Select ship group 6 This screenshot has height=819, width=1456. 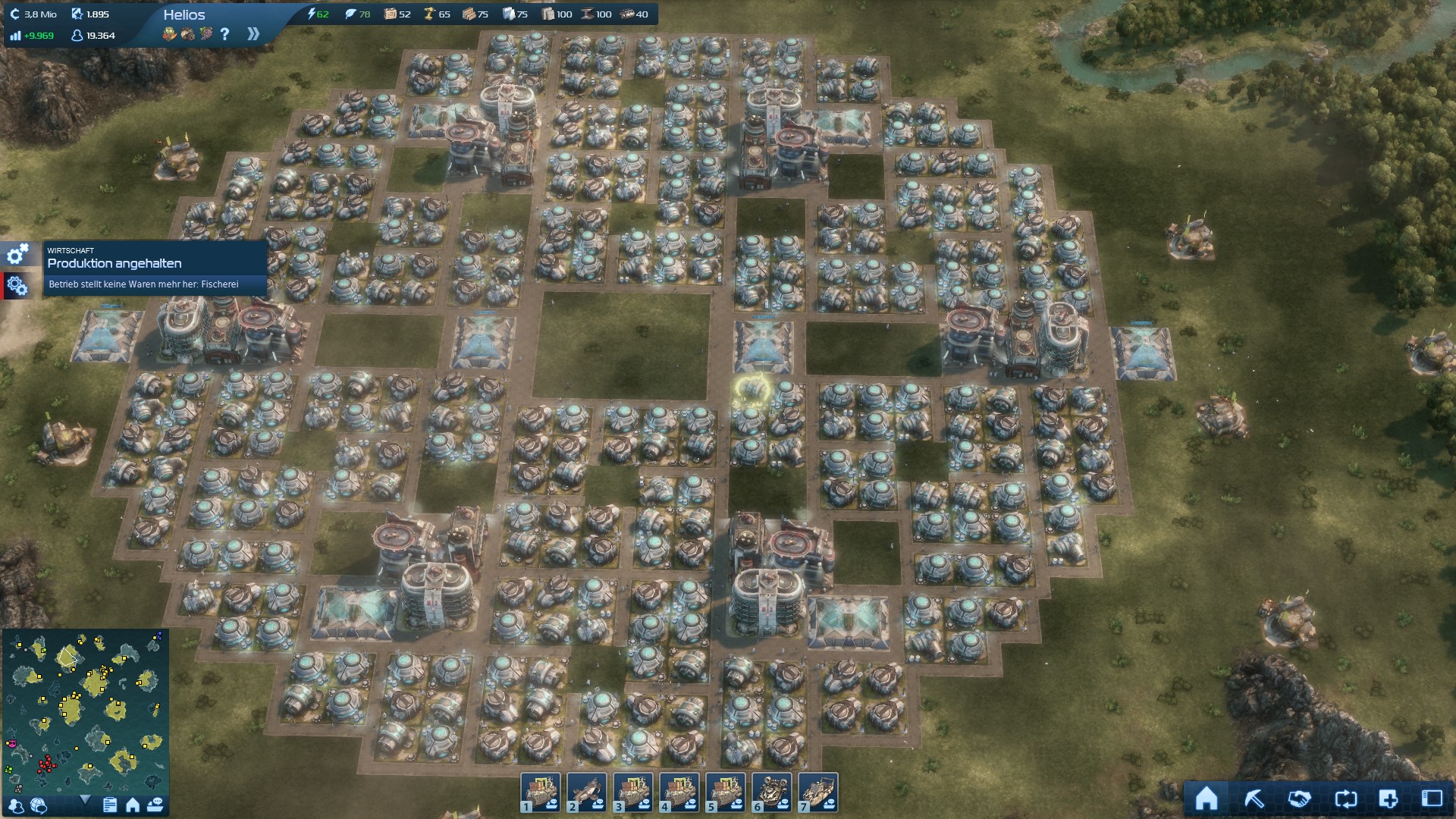click(x=772, y=792)
